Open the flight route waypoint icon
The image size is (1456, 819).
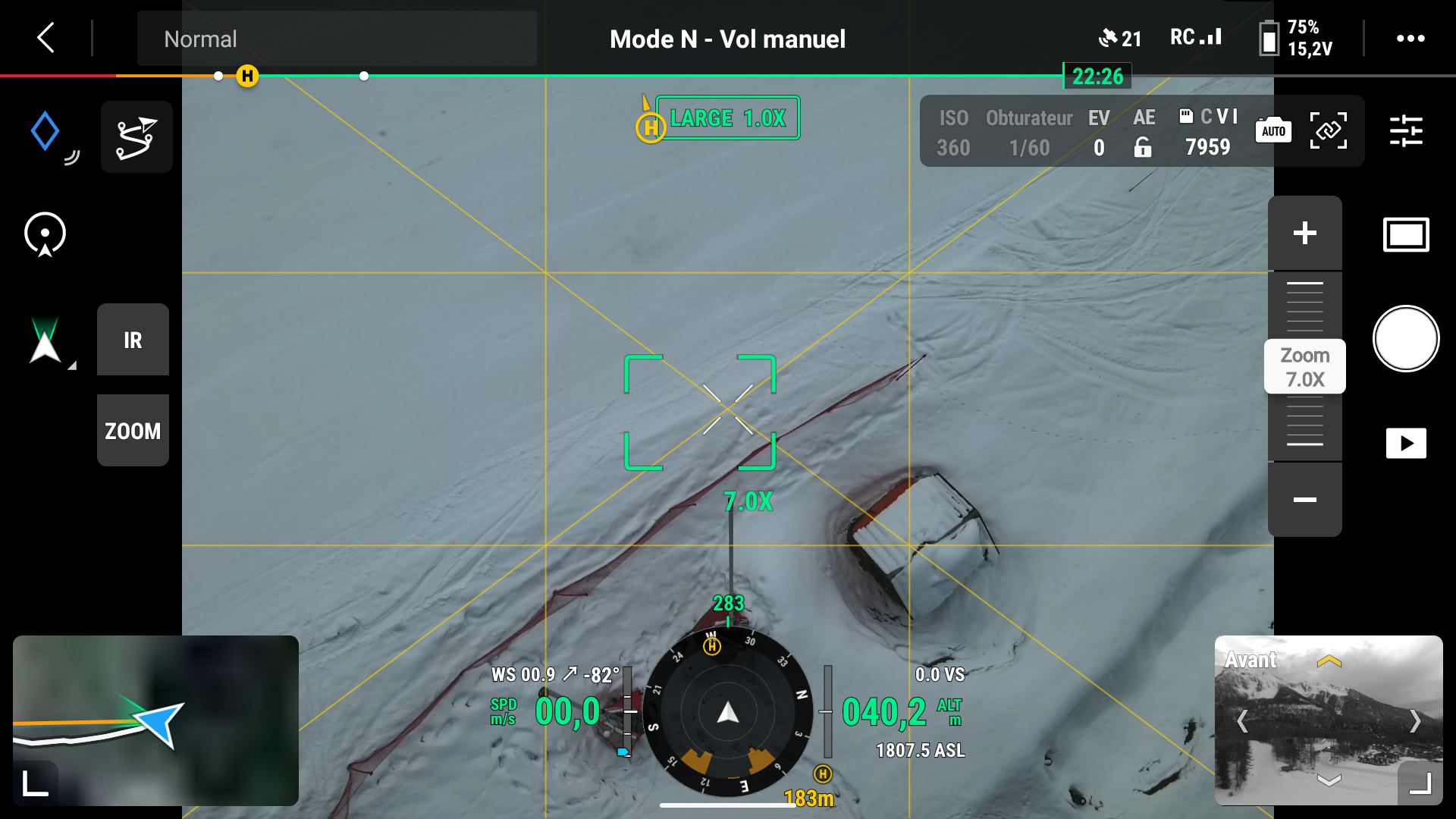[136, 137]
